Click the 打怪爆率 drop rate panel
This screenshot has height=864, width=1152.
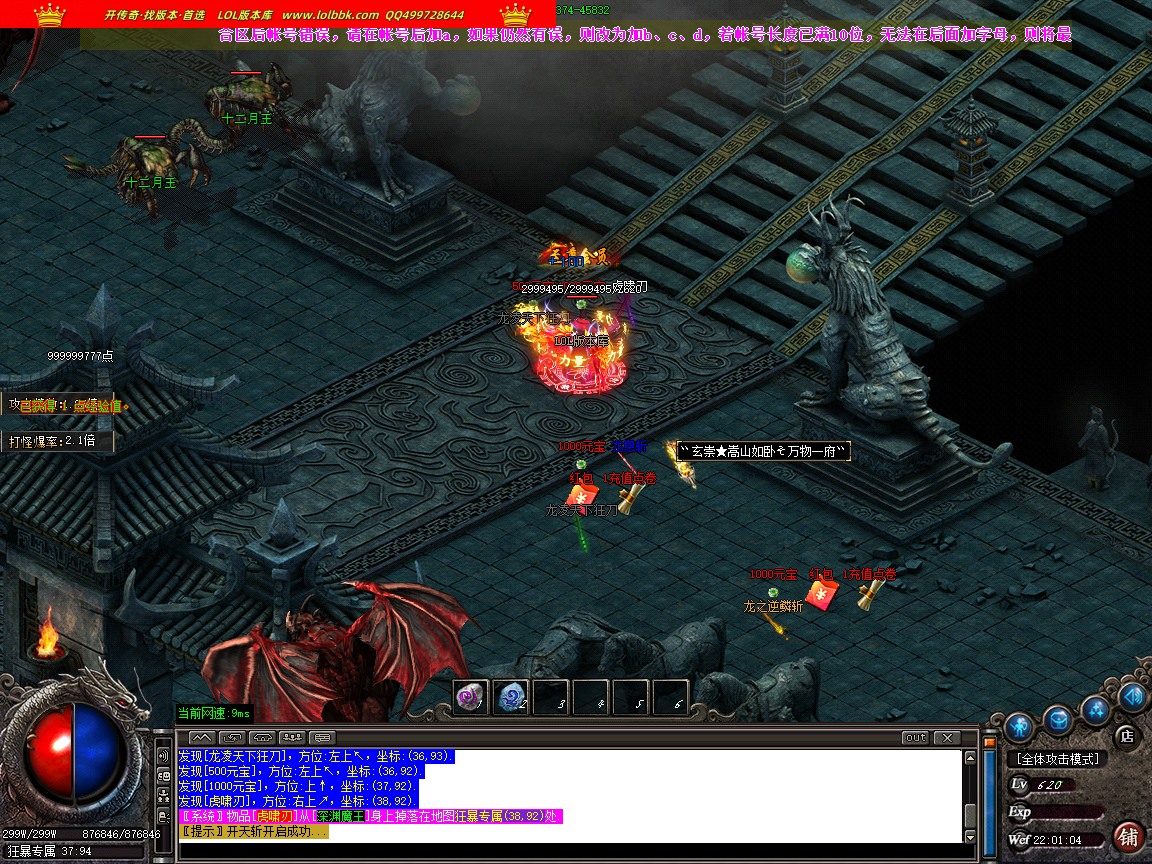[x=55, y=440]
